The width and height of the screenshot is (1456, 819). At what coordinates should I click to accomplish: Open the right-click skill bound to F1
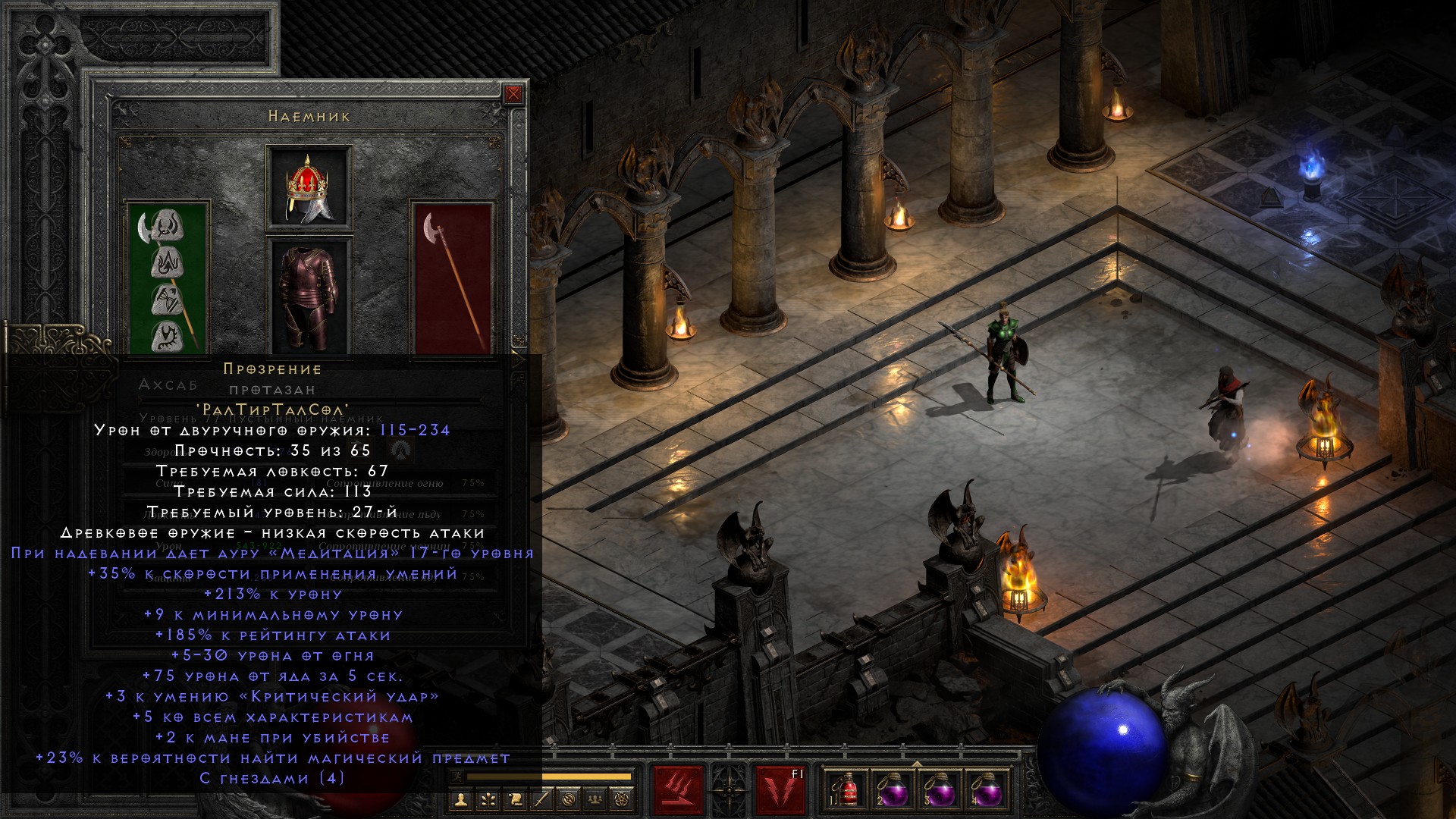[780, 791]
